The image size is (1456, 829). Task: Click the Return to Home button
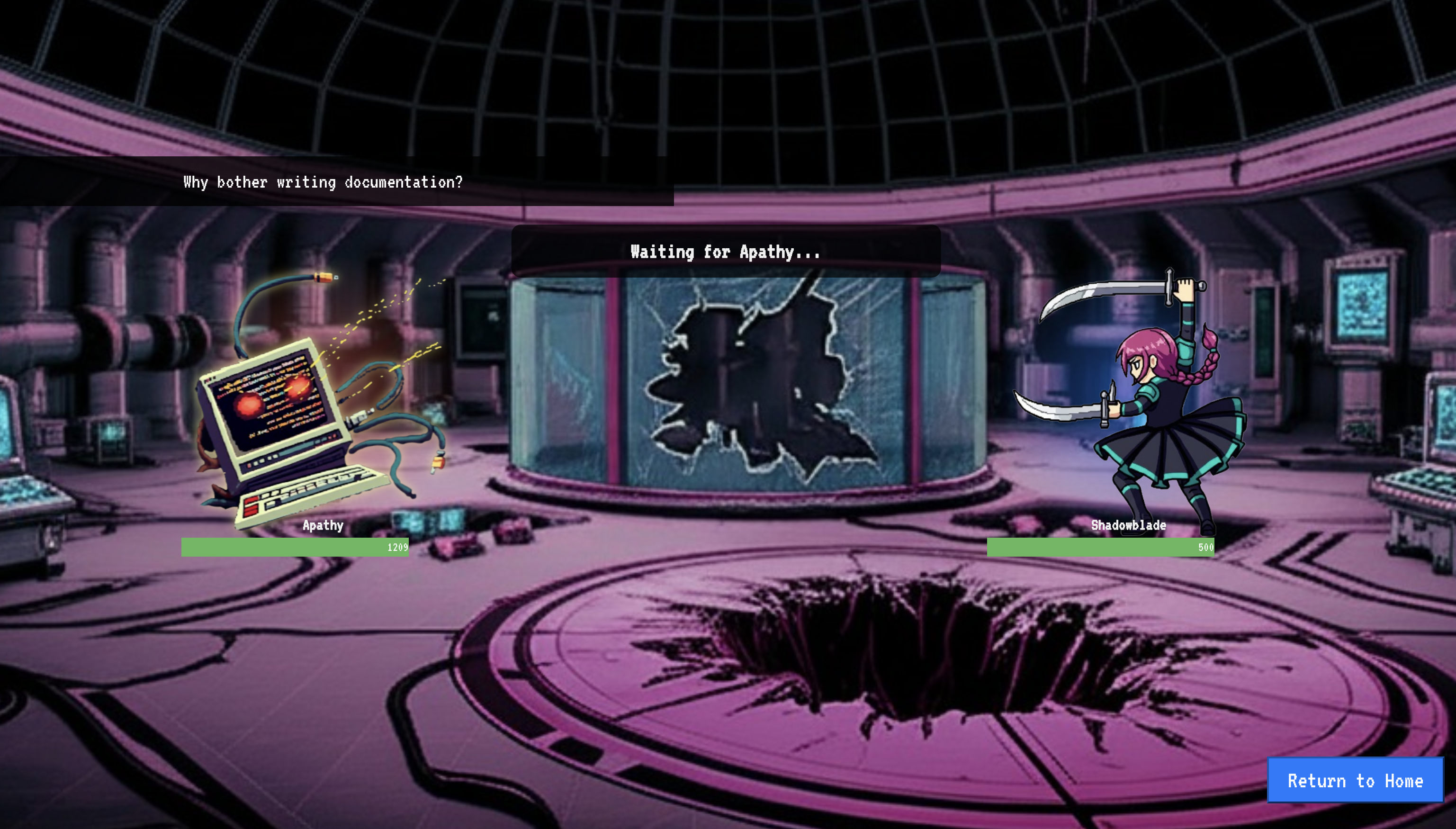click(x=1355, y=780)
